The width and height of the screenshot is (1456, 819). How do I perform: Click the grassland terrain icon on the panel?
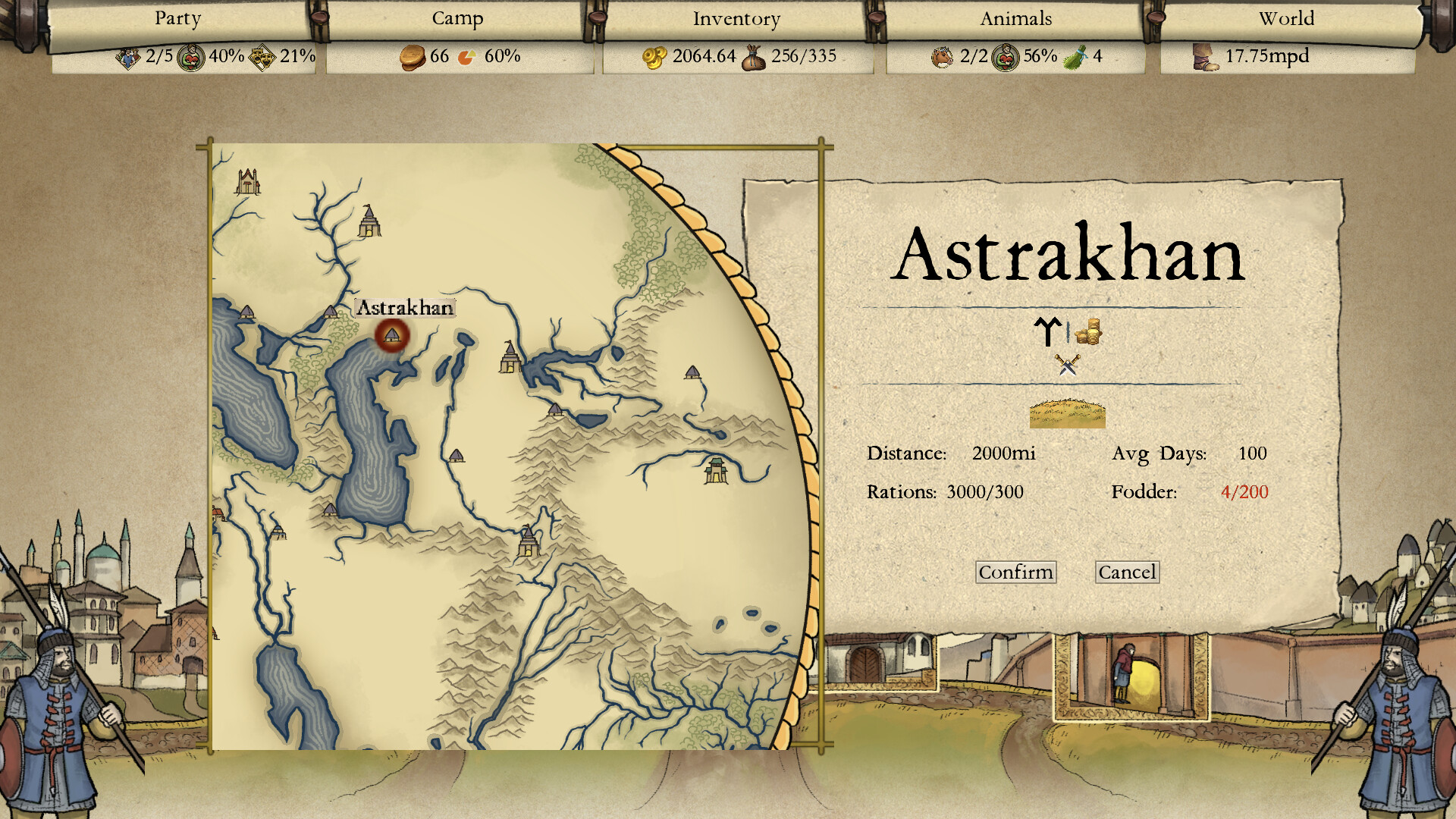(x=1067, y=416)
